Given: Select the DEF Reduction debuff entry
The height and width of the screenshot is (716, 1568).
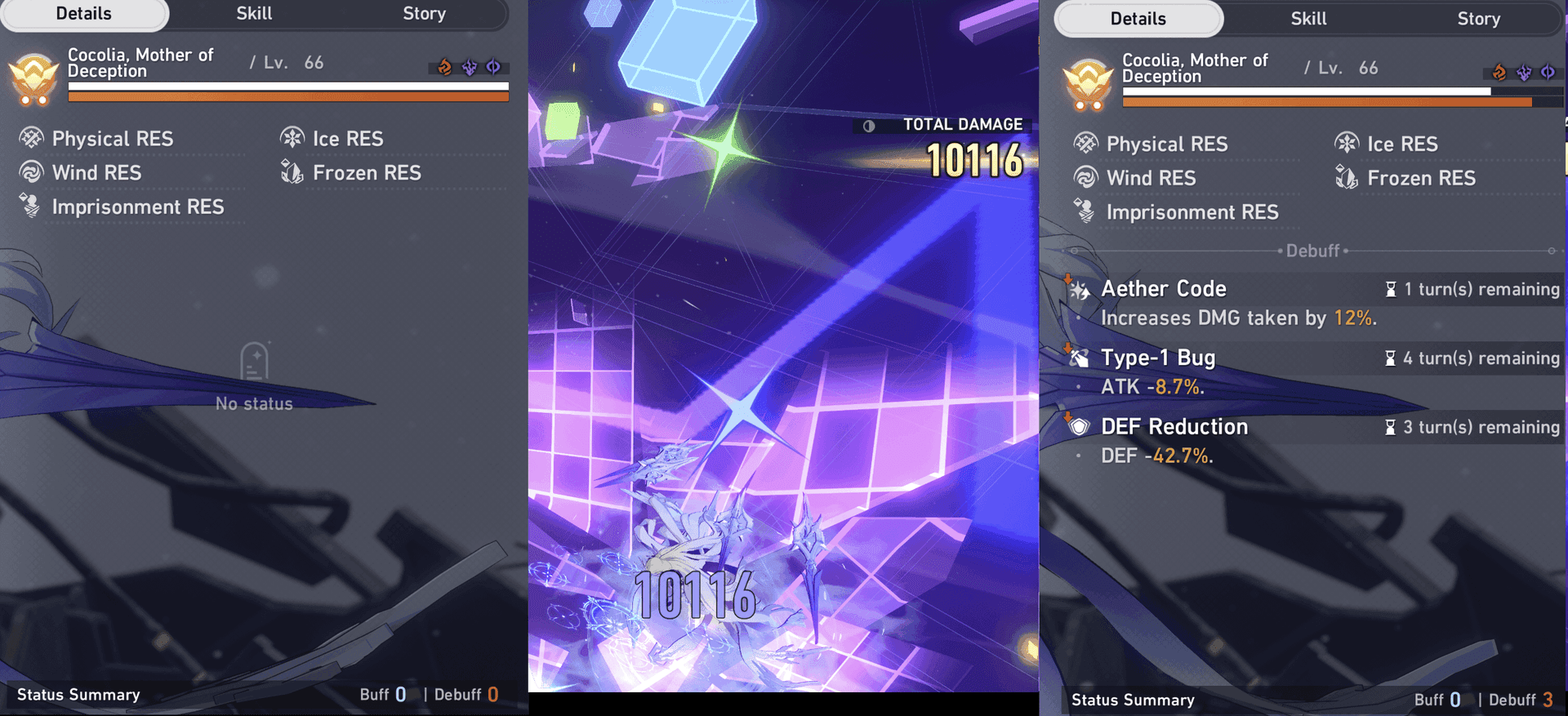Looking at the screenshot, I should pyautogui.click(x=1174, y=427).
